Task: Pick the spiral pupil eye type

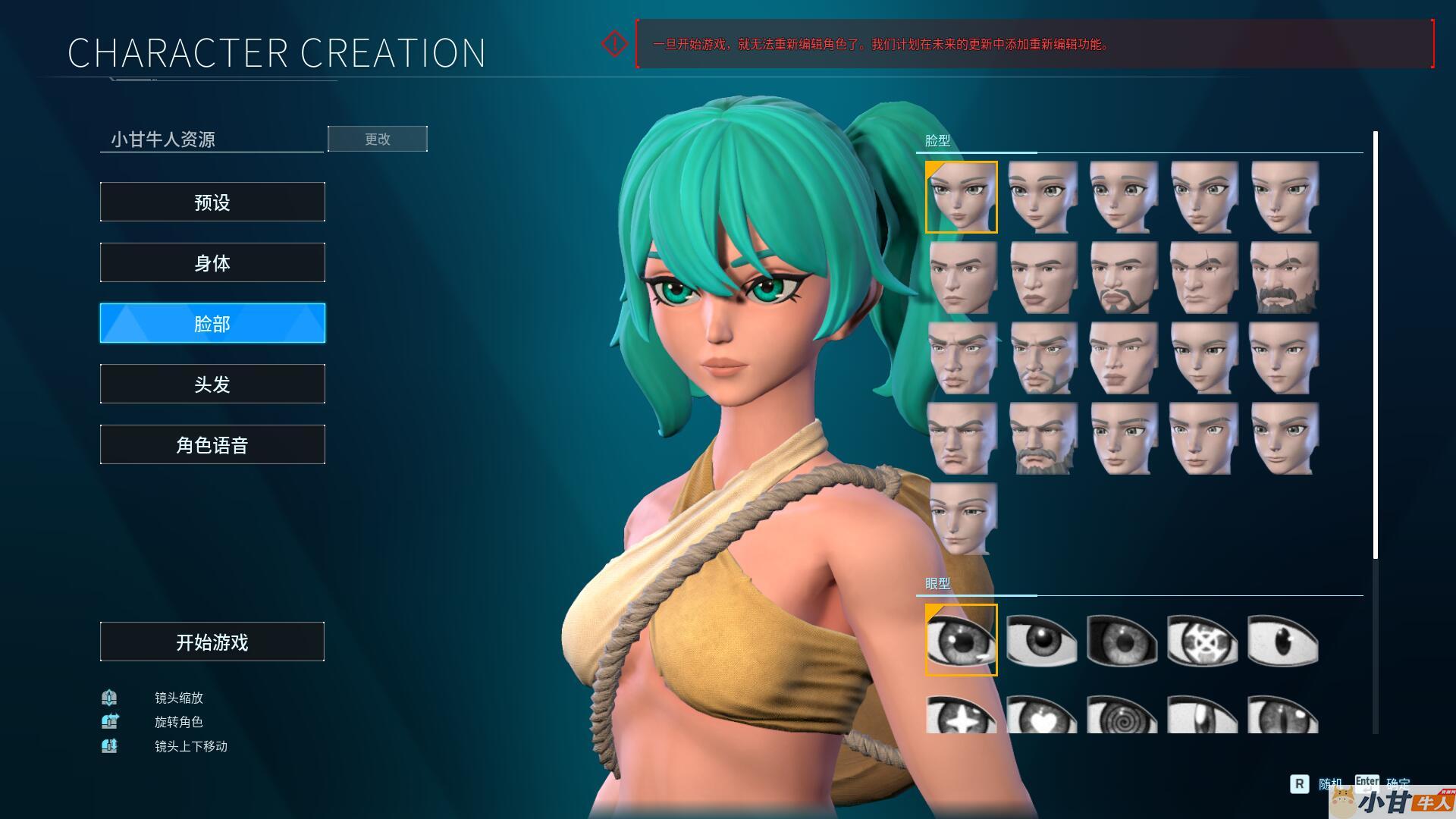Action: [x=1122, y=714]
